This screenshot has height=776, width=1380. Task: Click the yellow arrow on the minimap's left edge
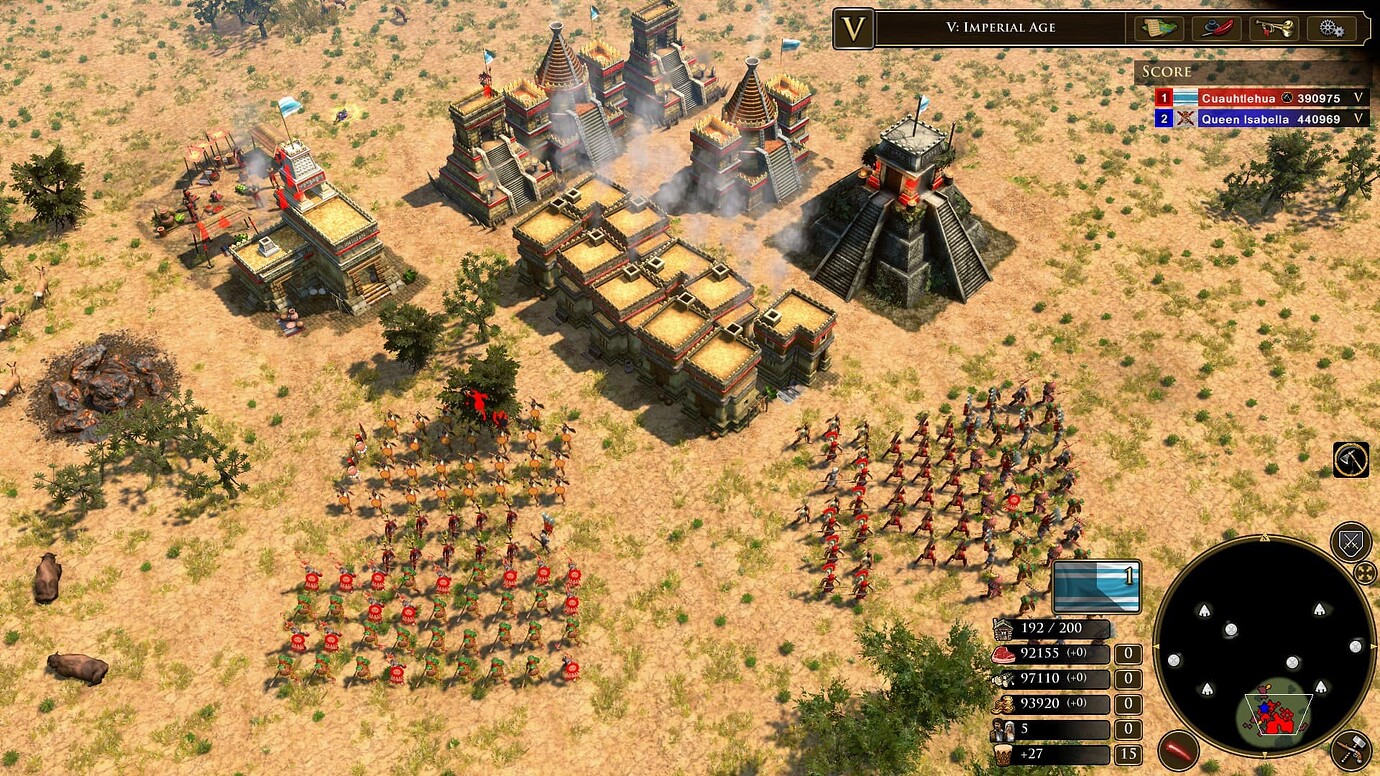click(x=1157, y=645)
